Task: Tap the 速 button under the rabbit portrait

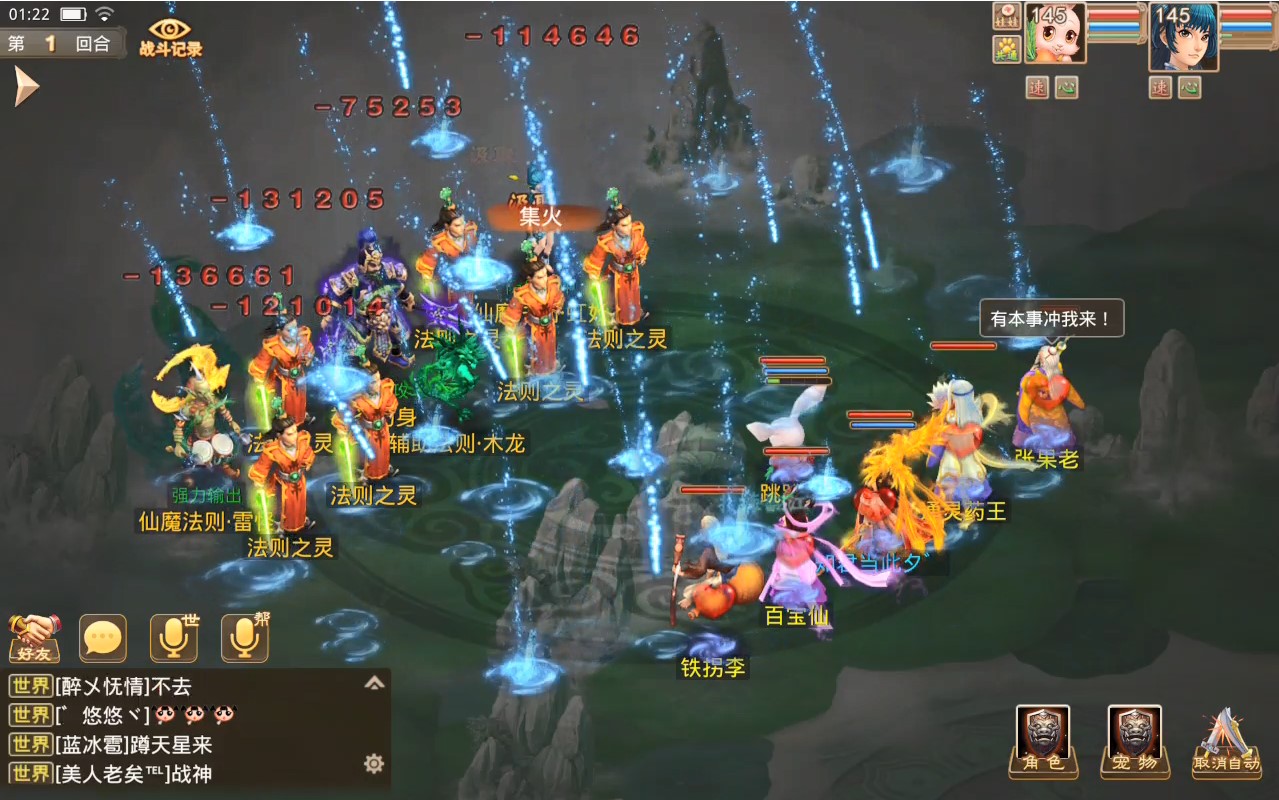Action: click(x=1036, y=88)
